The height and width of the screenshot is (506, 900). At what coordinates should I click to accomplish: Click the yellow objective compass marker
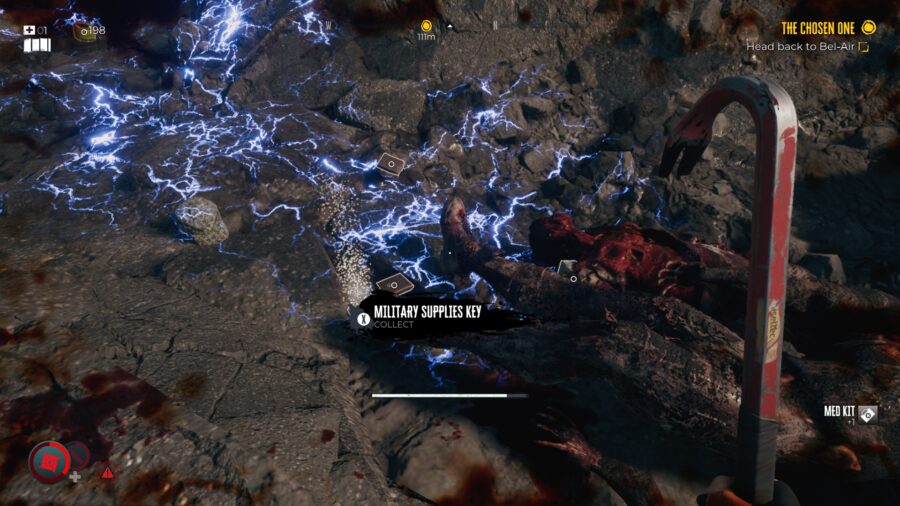coord(426,26)
